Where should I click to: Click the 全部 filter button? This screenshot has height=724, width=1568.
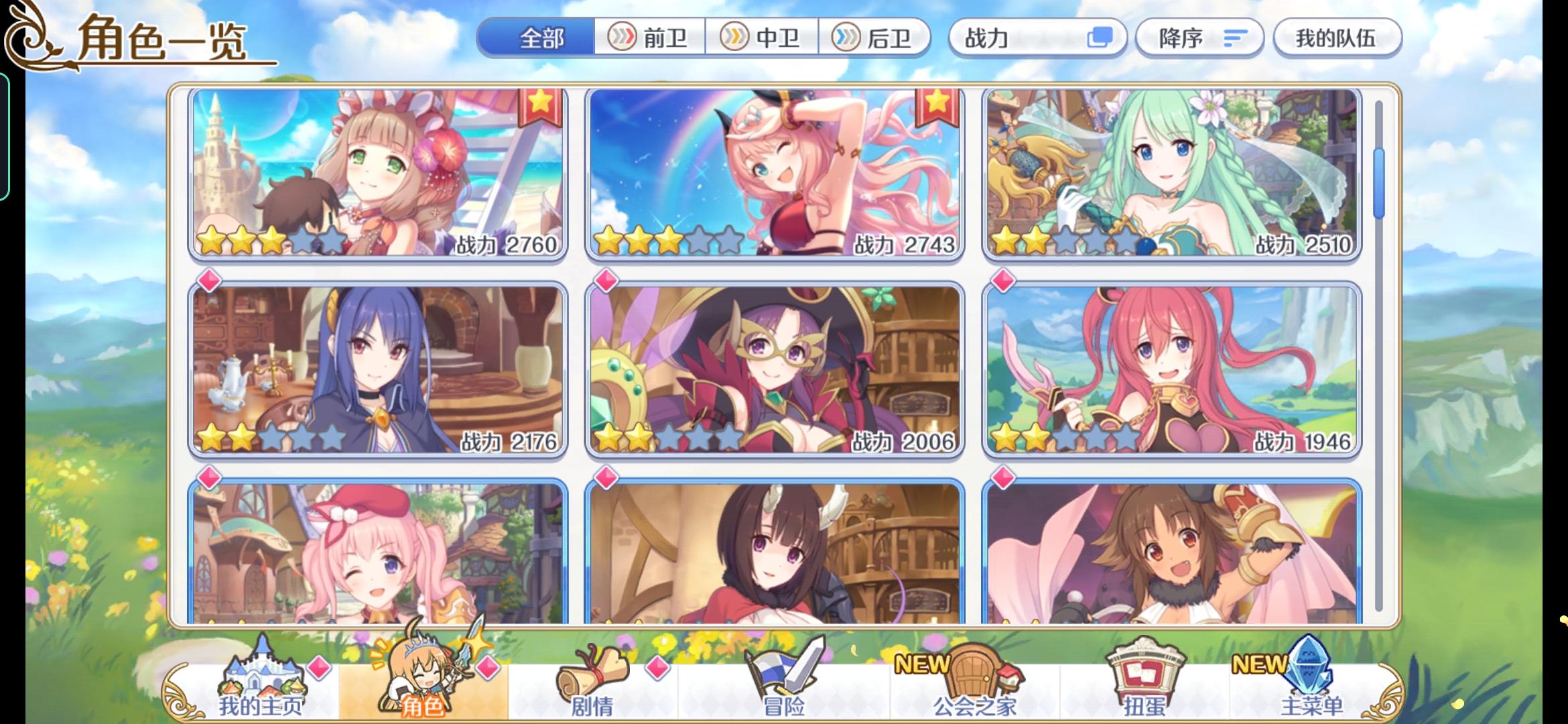pos(543,38)
